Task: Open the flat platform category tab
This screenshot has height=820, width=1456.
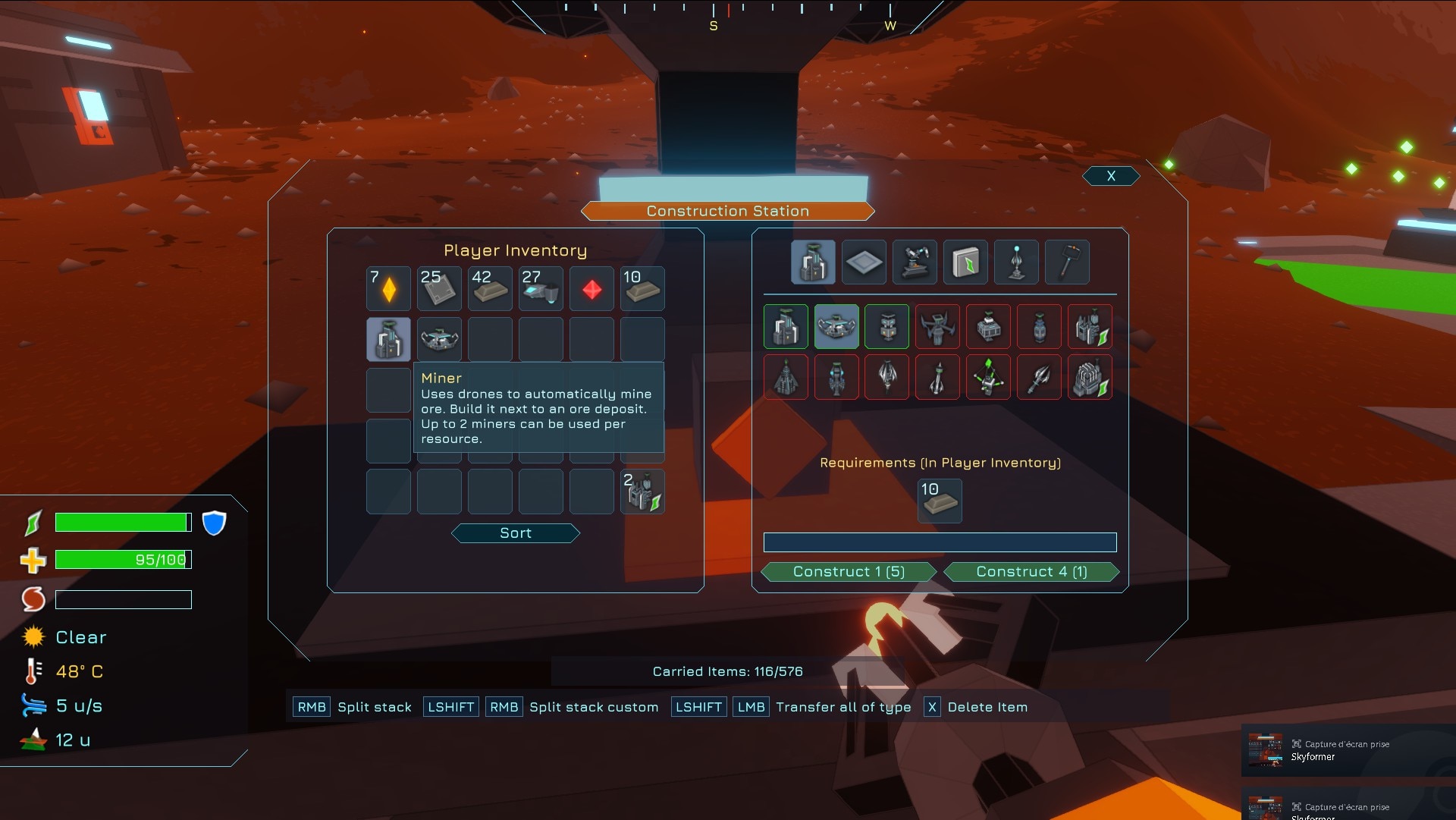Action: coord(864,262)
